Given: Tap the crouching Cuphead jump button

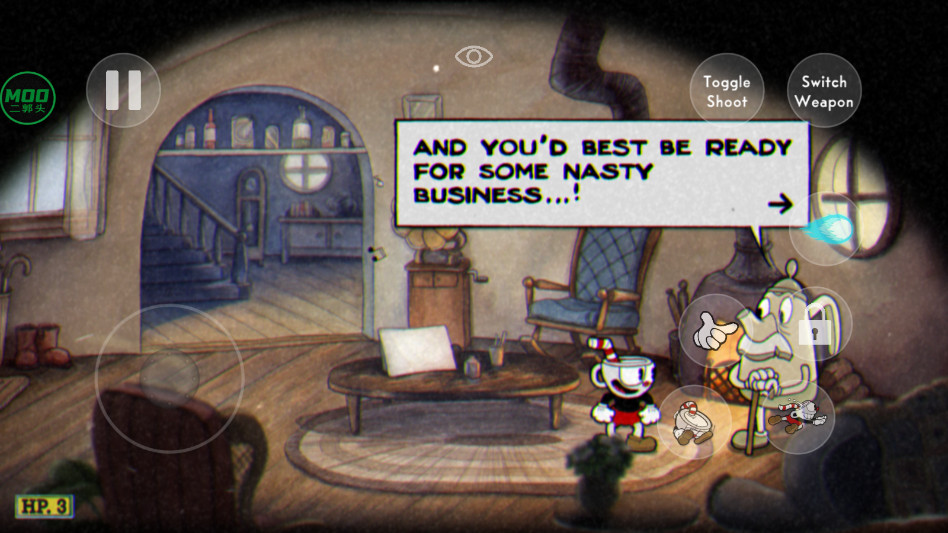Looking at the screenshot, I should click(693, 421).
